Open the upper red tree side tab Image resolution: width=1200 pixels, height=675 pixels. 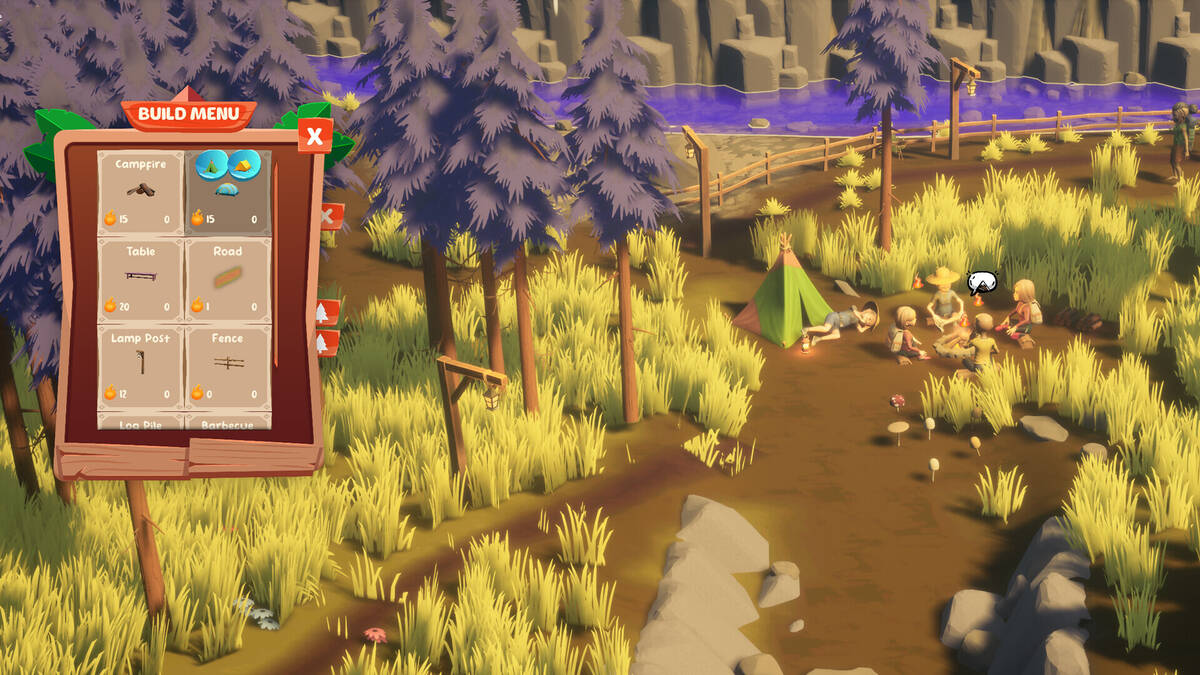coord(326,312)
